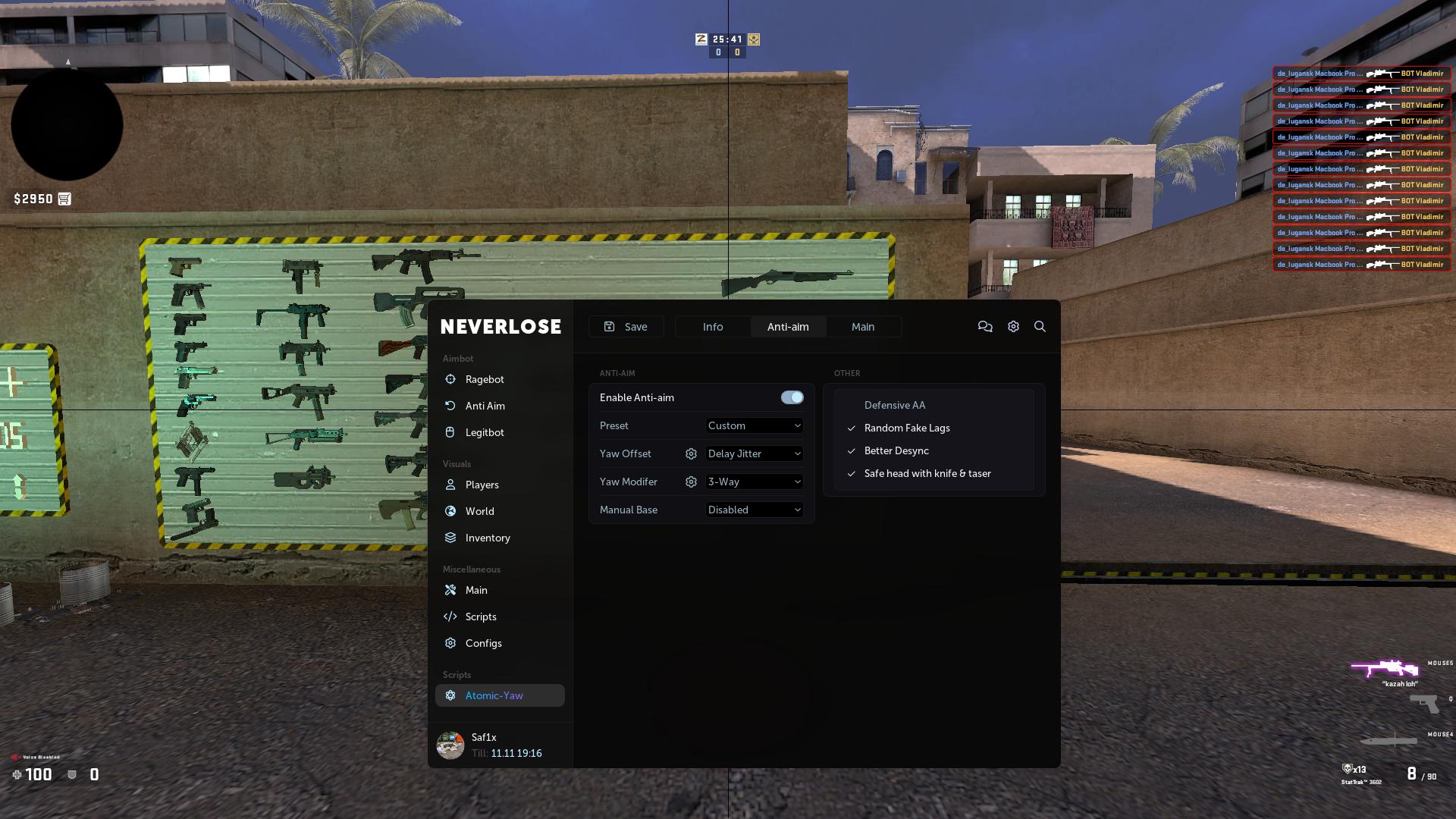The width and height of the screenshot is (1456, 819).
Task: Open Yaw Modifier gear settings
Action: click(x=691, y=482)
